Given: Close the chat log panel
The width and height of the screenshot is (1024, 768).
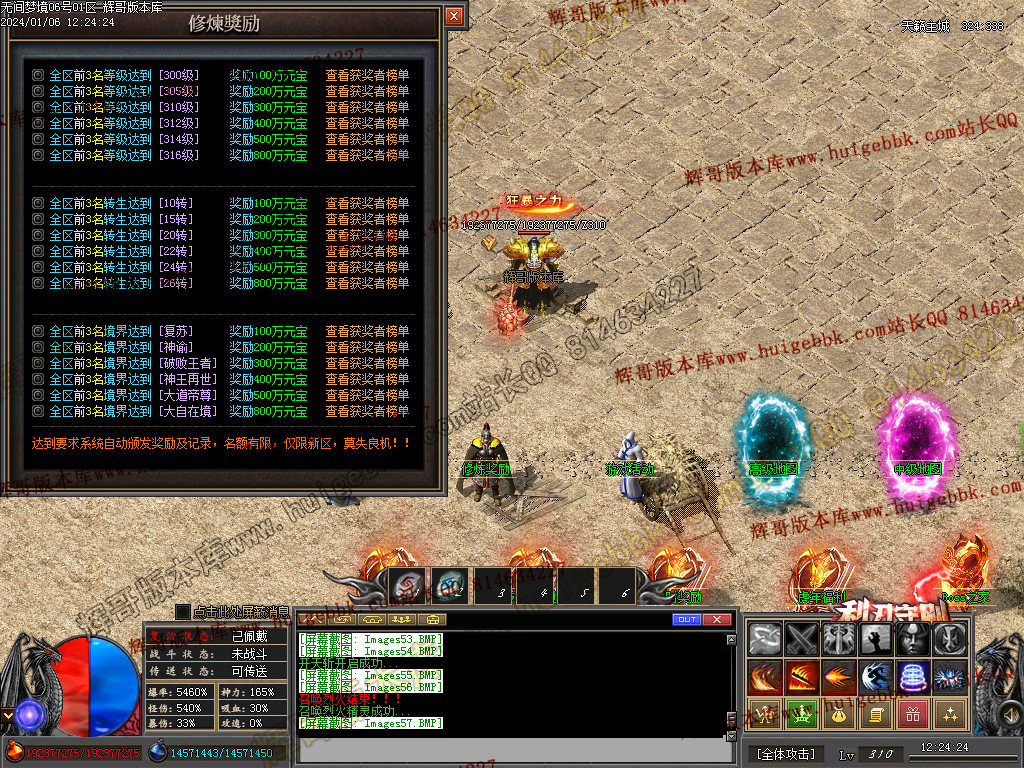Looking at the screenshot, I should 717,620.
